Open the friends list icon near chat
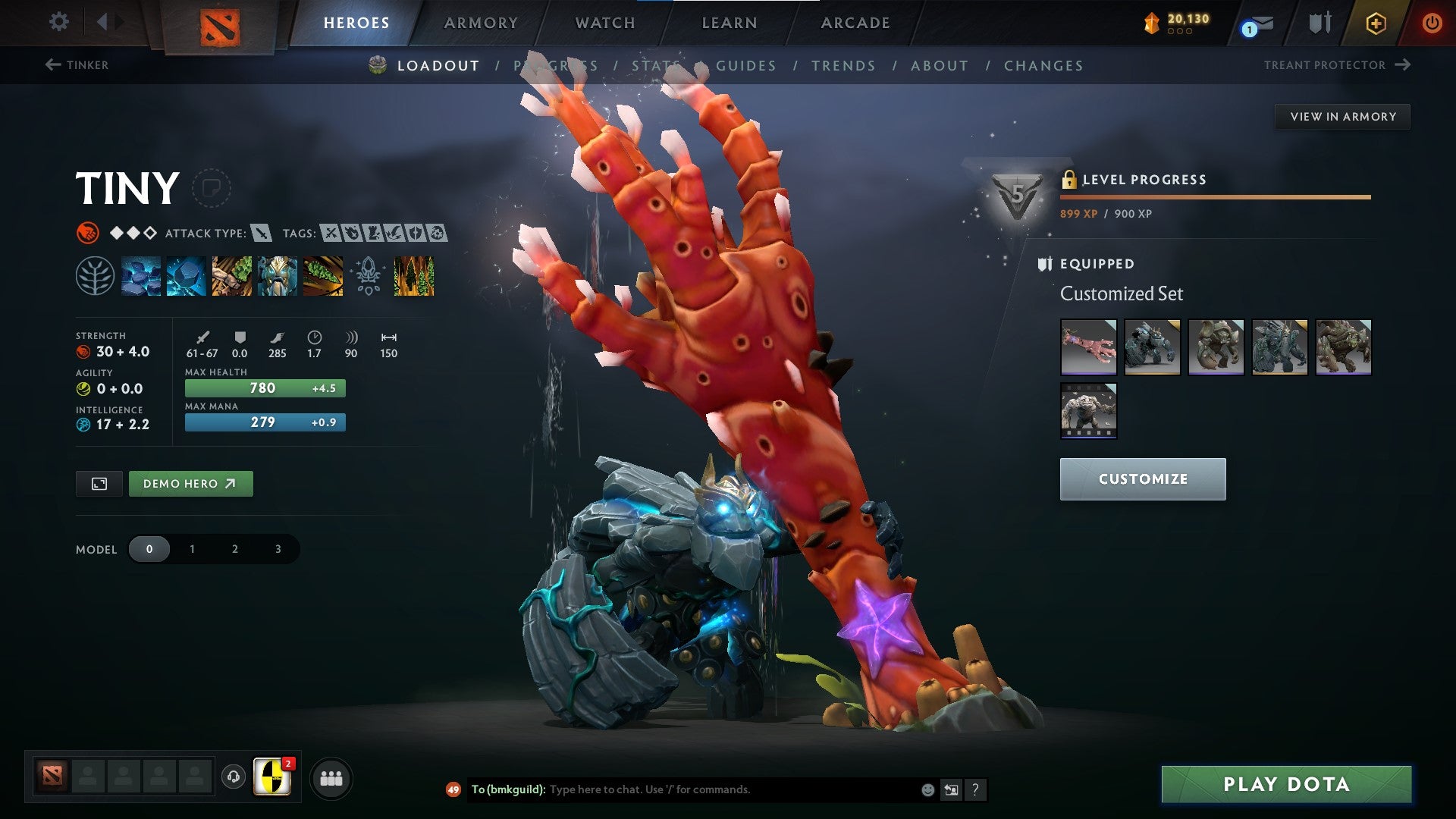This screenshot has width=1456, height=819. pyautogui.click(x=331, y=778)
